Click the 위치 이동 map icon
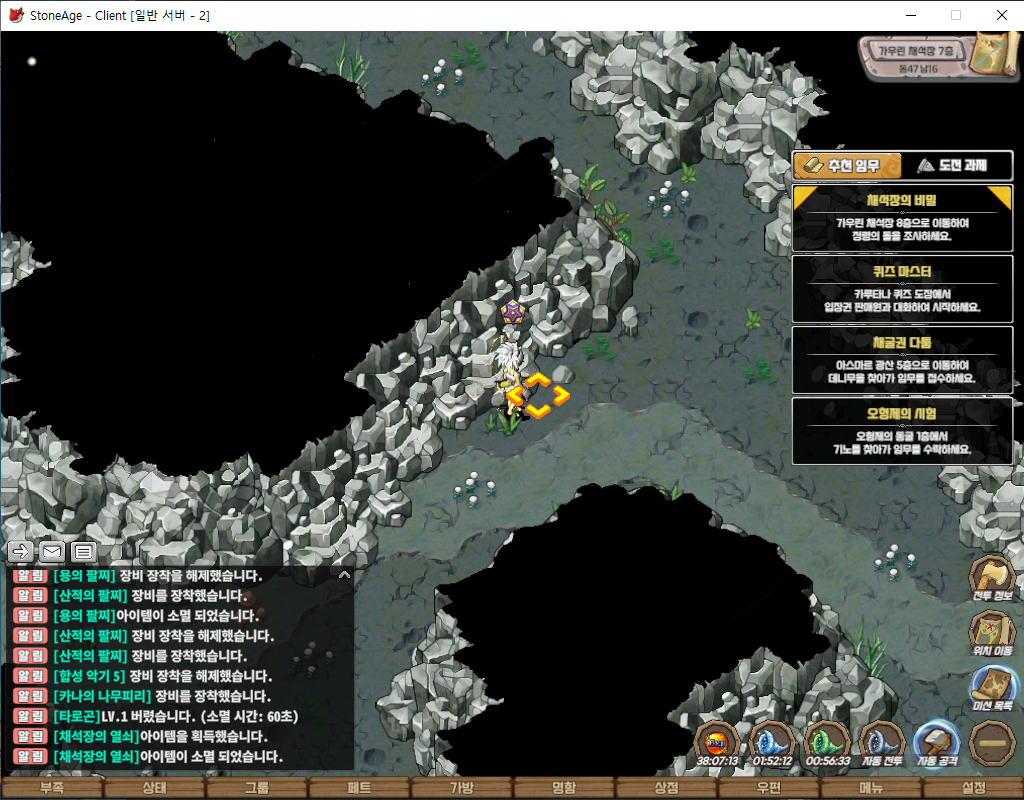Image resolution: width=1024 pixels, height=800 pixels. 992,634
